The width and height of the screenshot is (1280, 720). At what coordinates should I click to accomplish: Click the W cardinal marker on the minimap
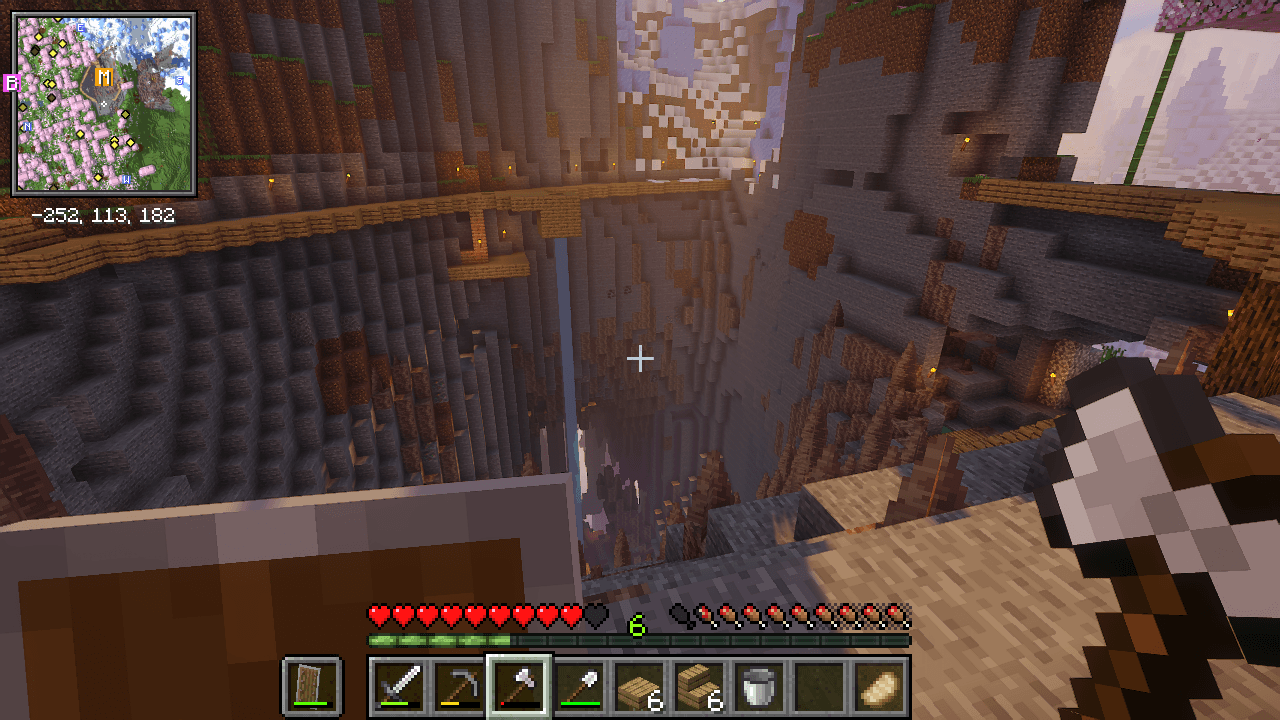coord(127,179)
